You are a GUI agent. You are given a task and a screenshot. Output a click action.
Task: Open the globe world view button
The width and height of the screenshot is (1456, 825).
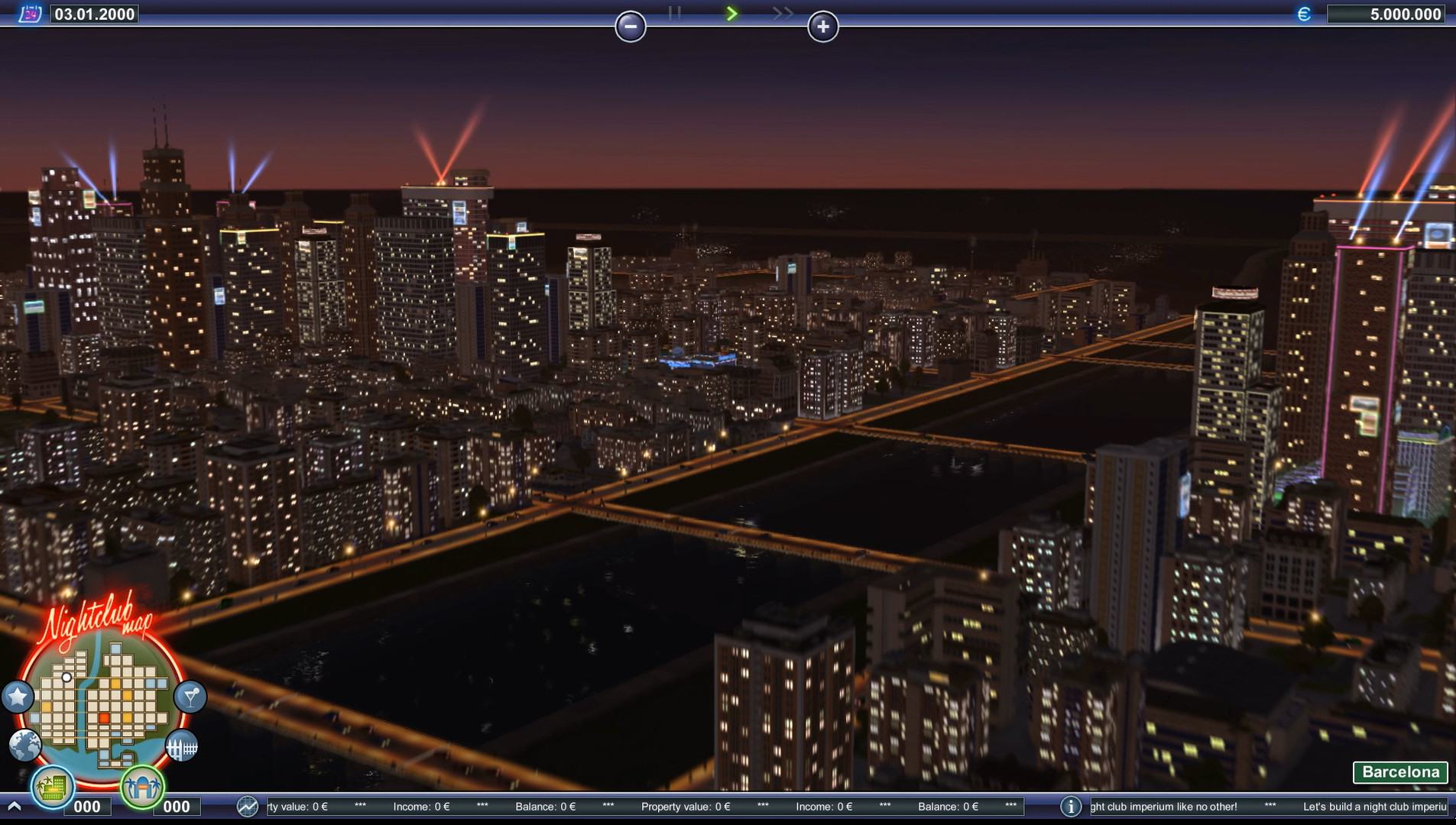click(25, 745)
